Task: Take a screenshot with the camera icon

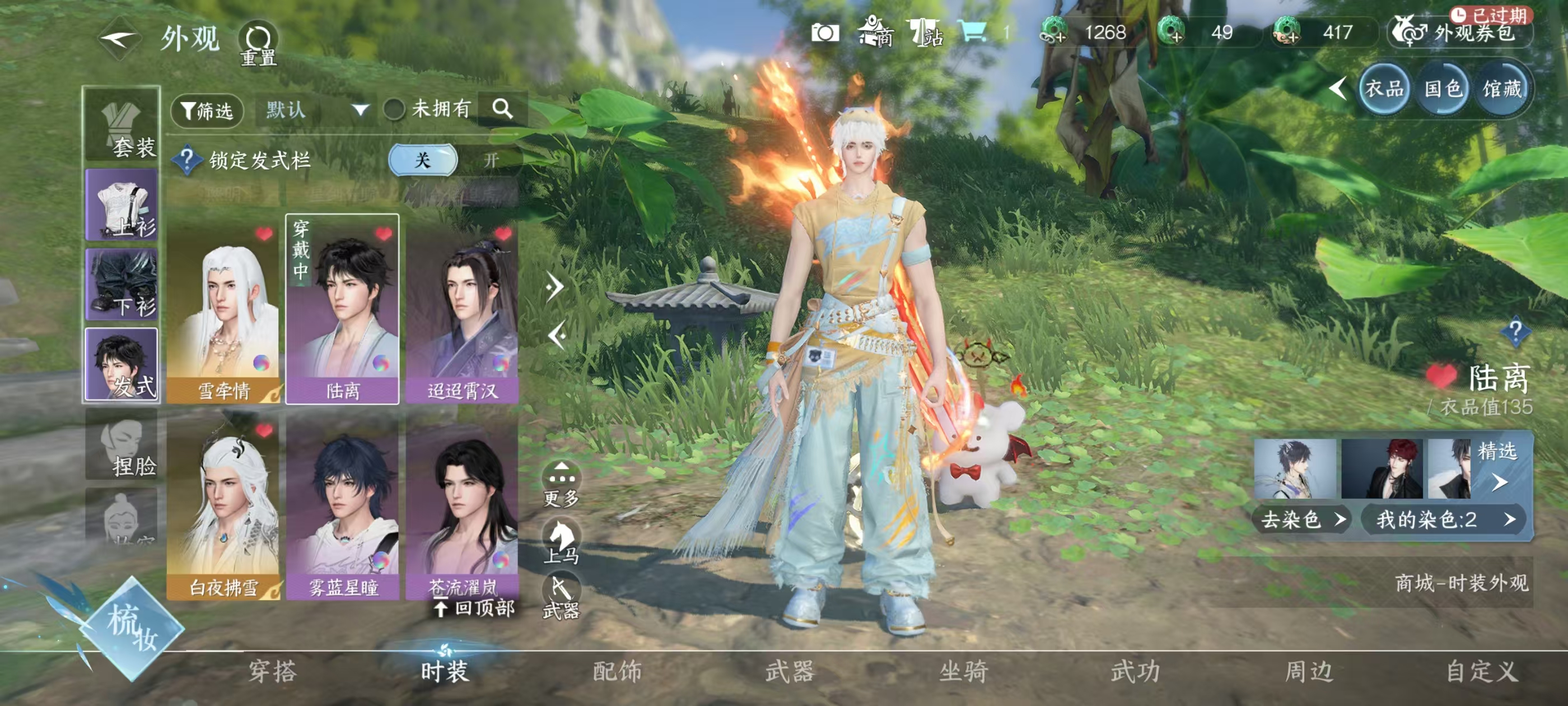Action: [825, 33]
